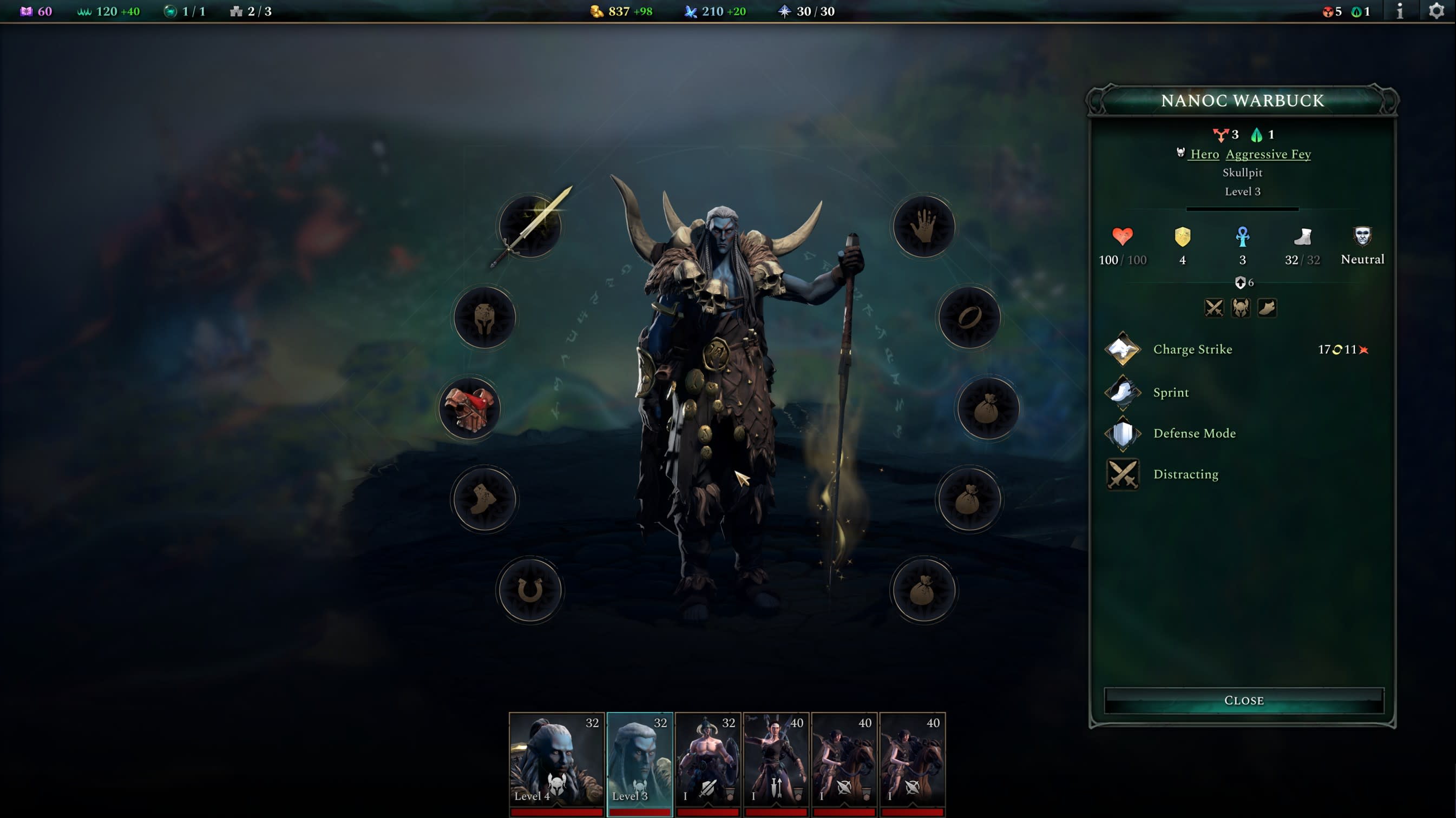The width and height of the screenshot is (1456, 818).
Task: Select the Defense Mode ability
Action: (x=1193, y=433)
